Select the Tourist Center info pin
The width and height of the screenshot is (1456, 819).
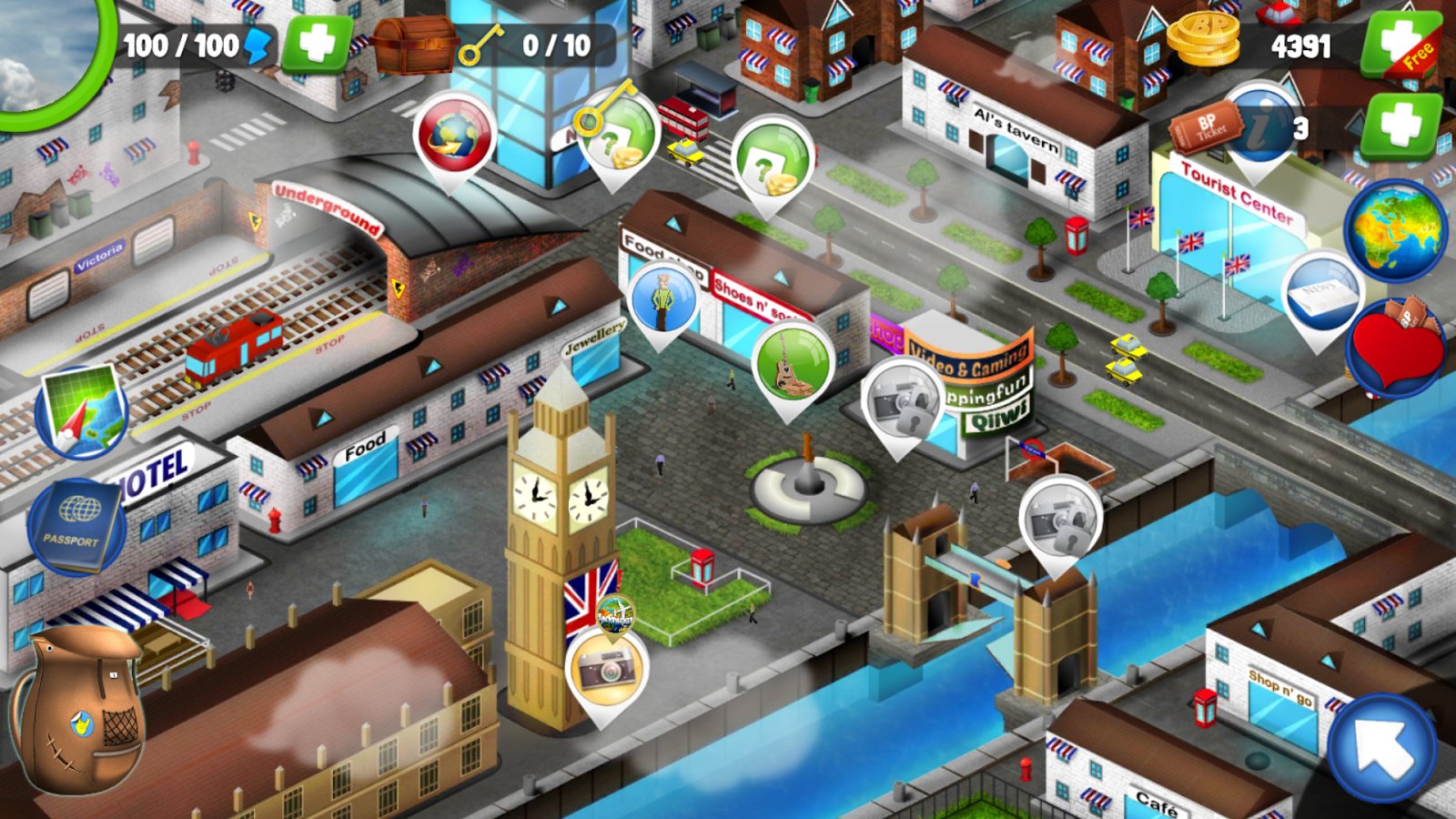[1259, 127]
